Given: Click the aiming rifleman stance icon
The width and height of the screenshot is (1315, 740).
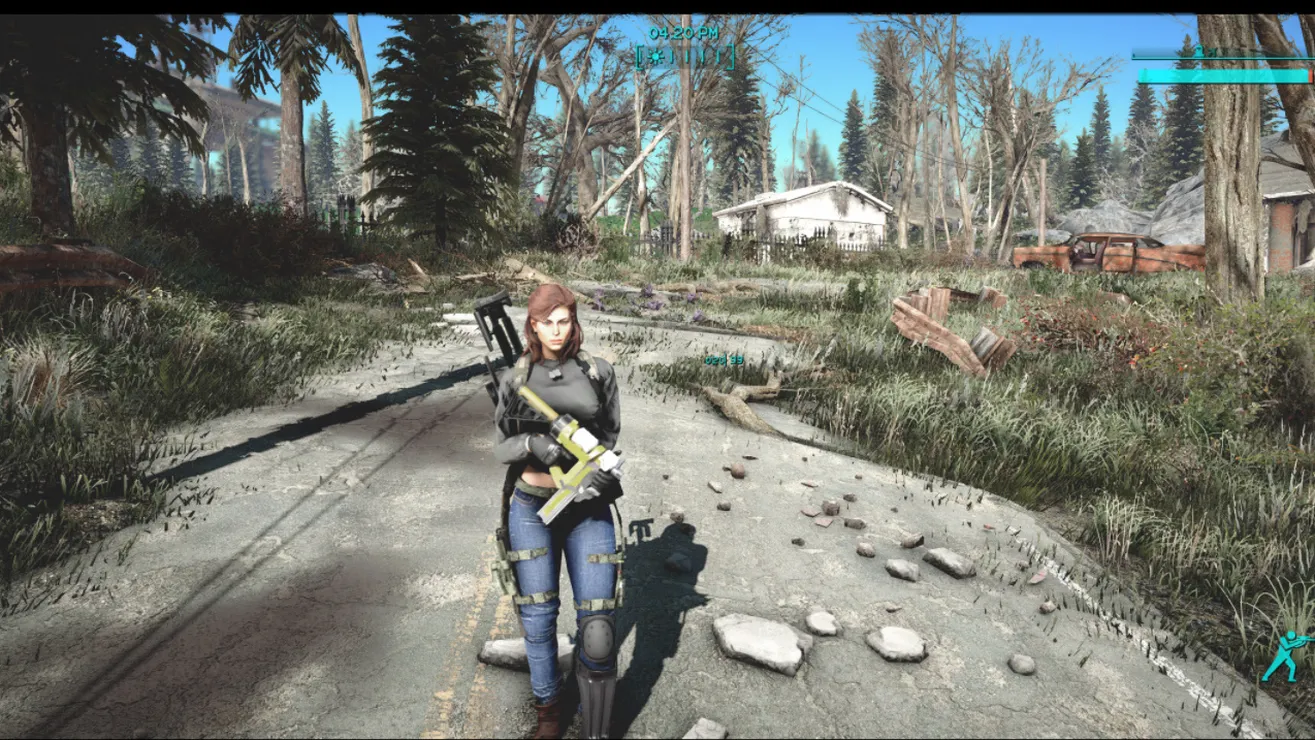Looking at the screenshot, I should pos(1284,655).
